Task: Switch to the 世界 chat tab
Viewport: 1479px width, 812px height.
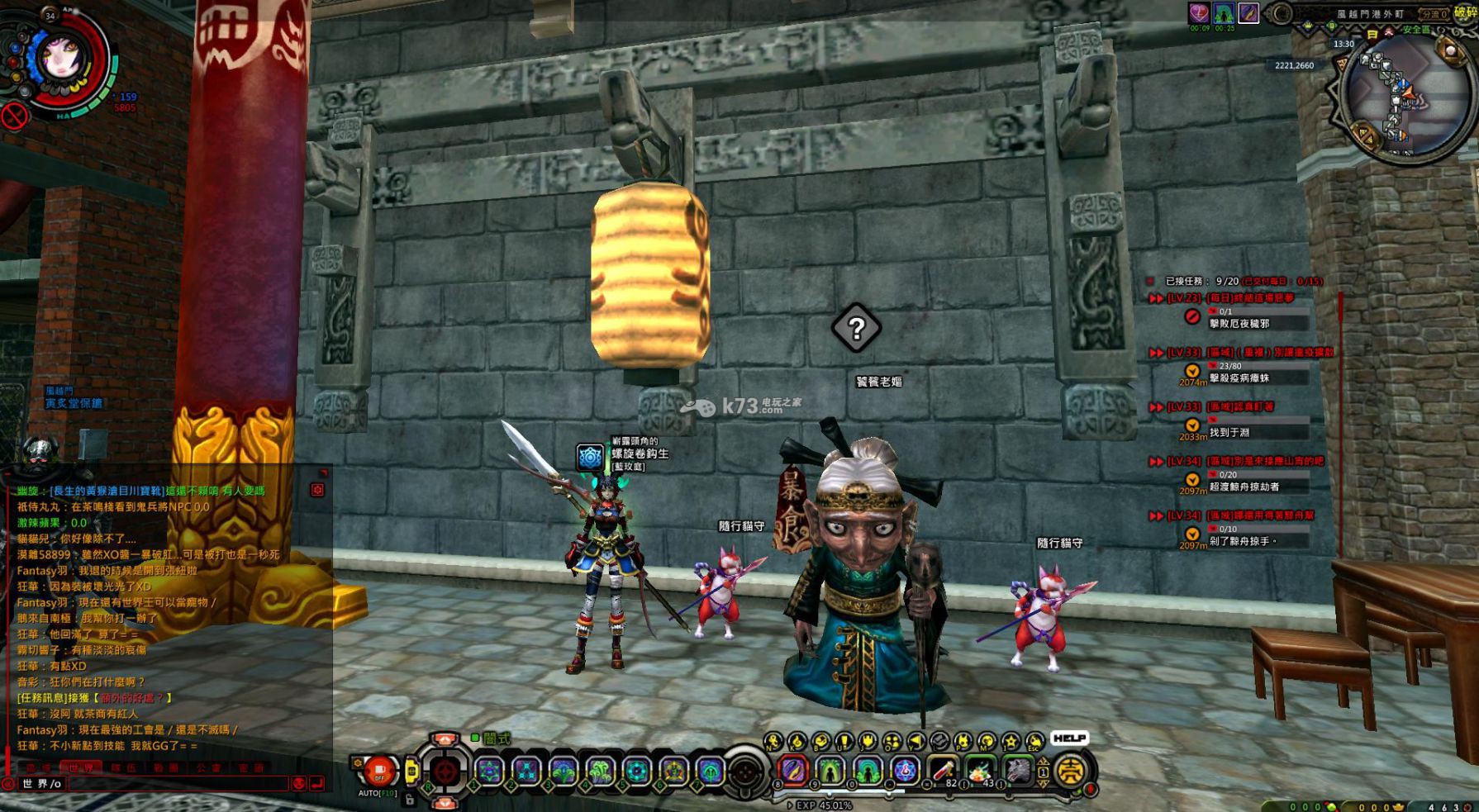Action: [x=81, y=767]
